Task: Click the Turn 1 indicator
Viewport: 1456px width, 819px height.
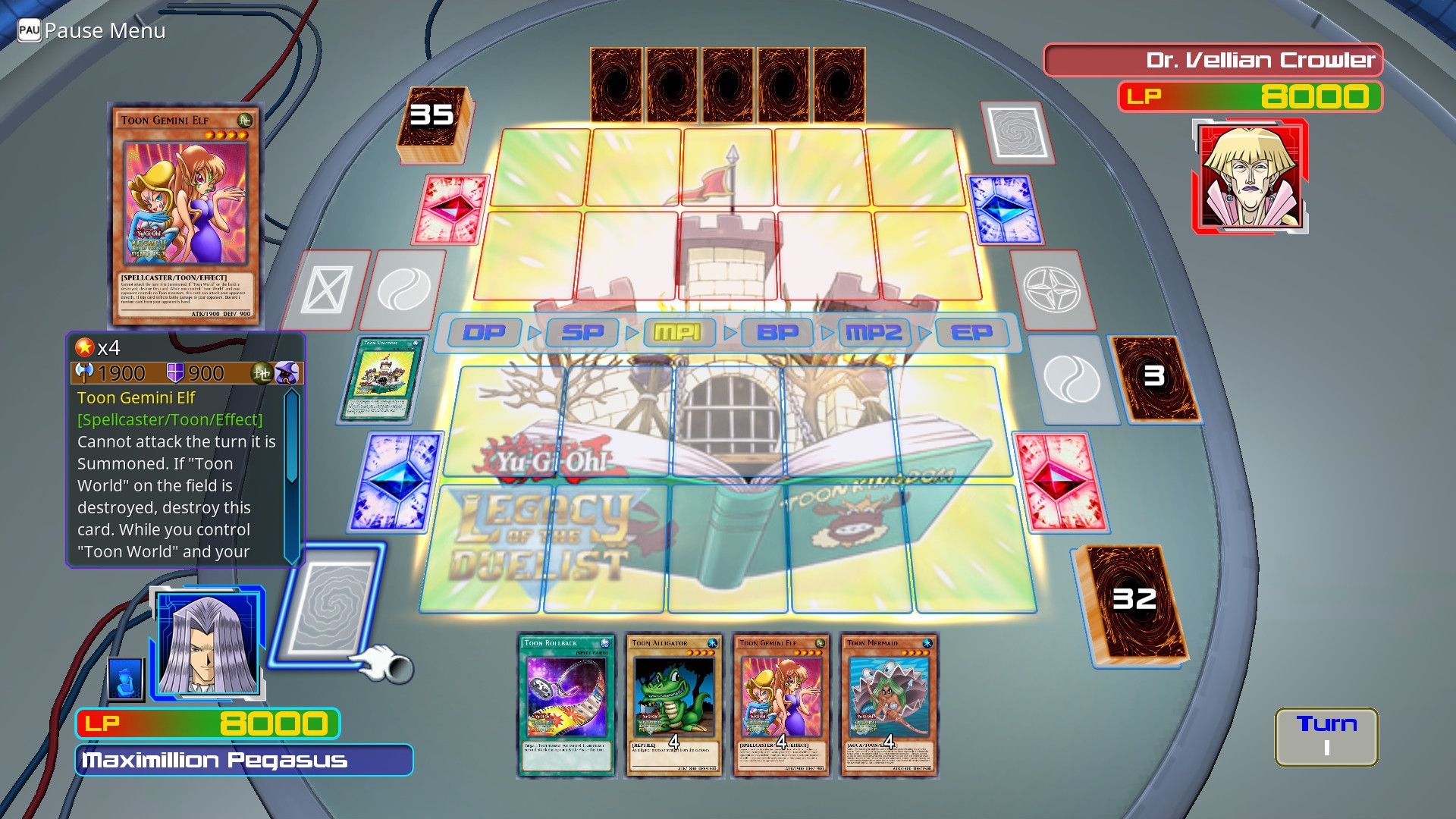Action: [x=1326, y=734]
